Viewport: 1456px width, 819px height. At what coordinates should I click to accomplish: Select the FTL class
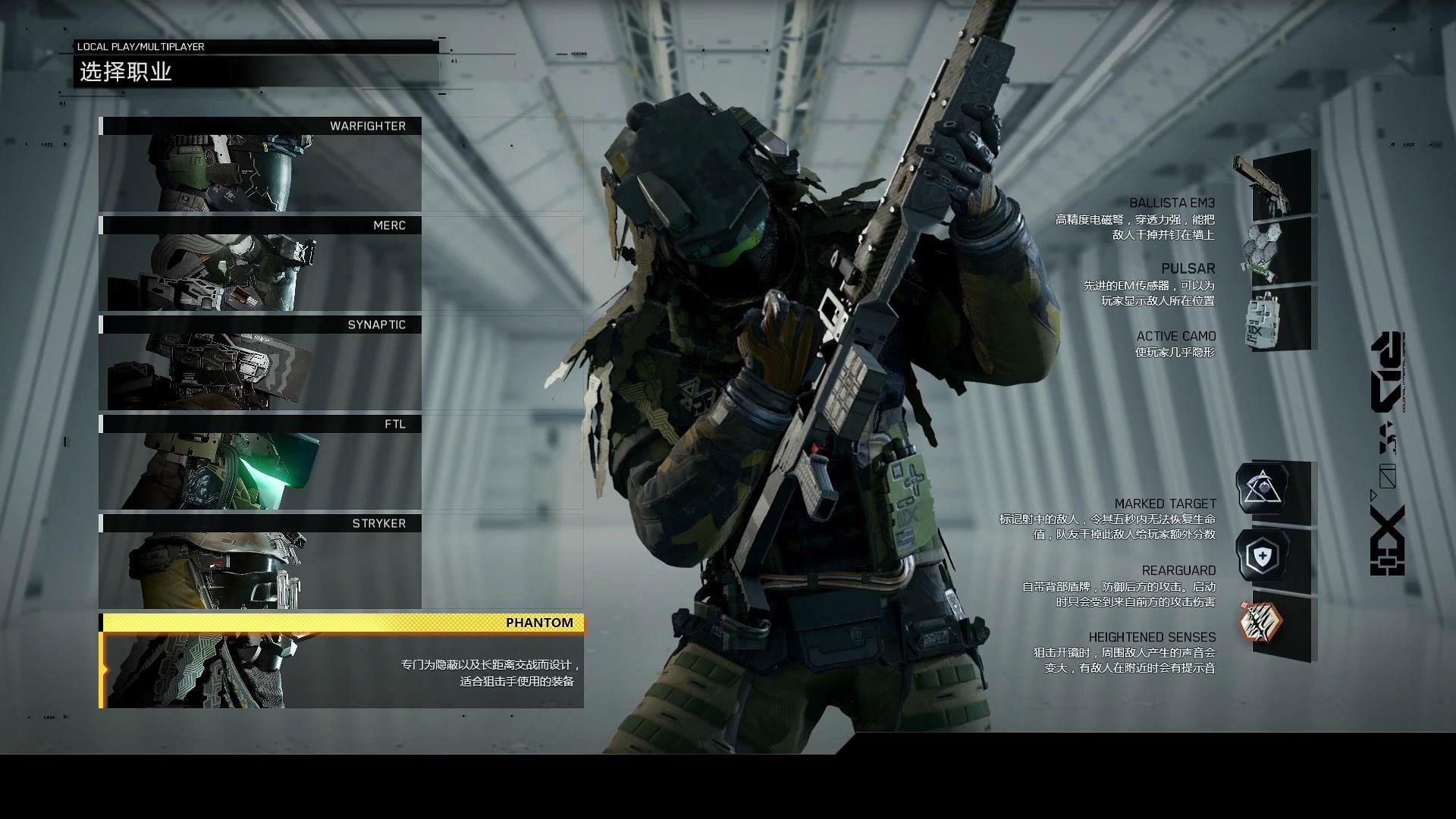(260, 463)
